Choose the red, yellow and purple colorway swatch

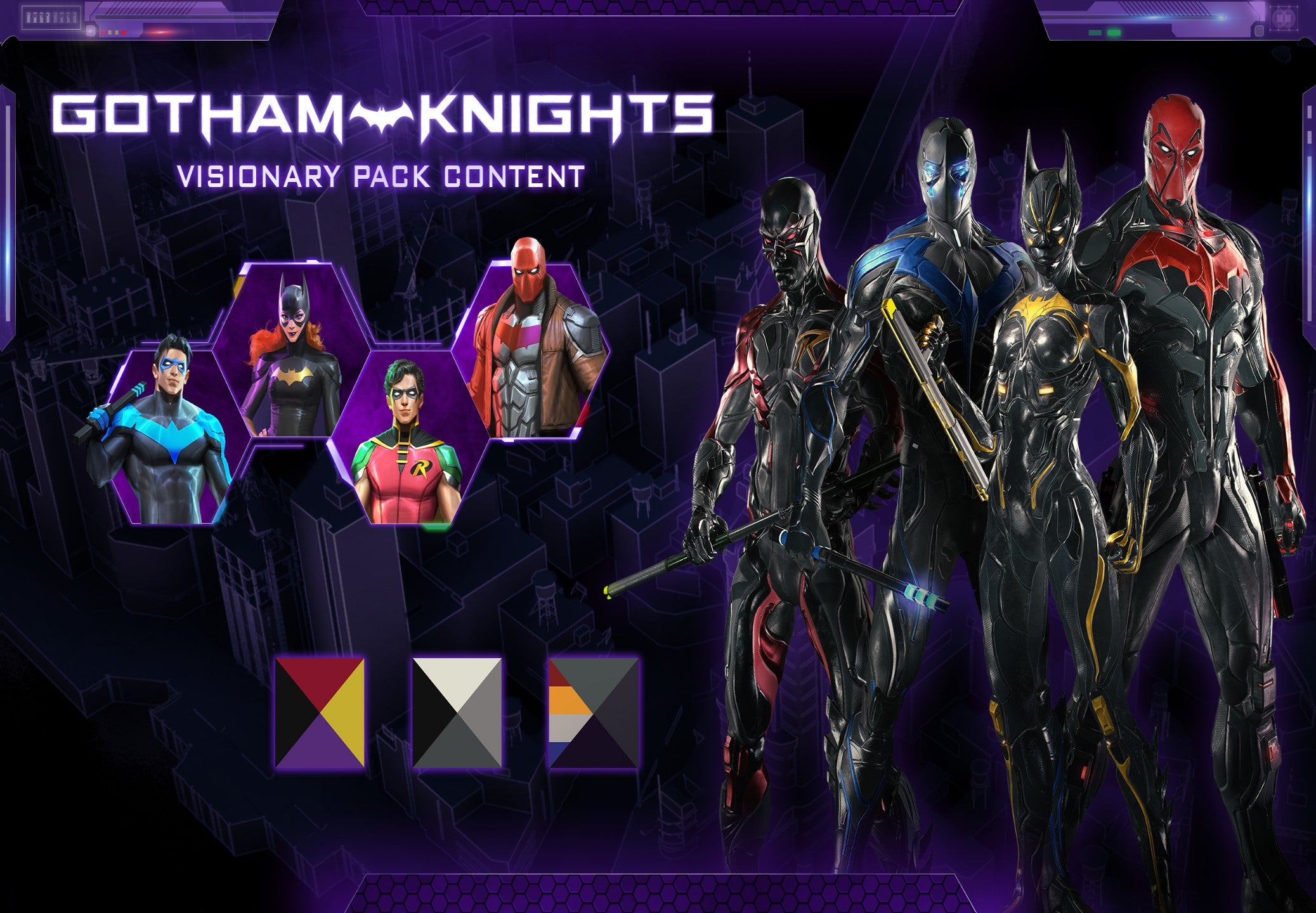(320, 711)
